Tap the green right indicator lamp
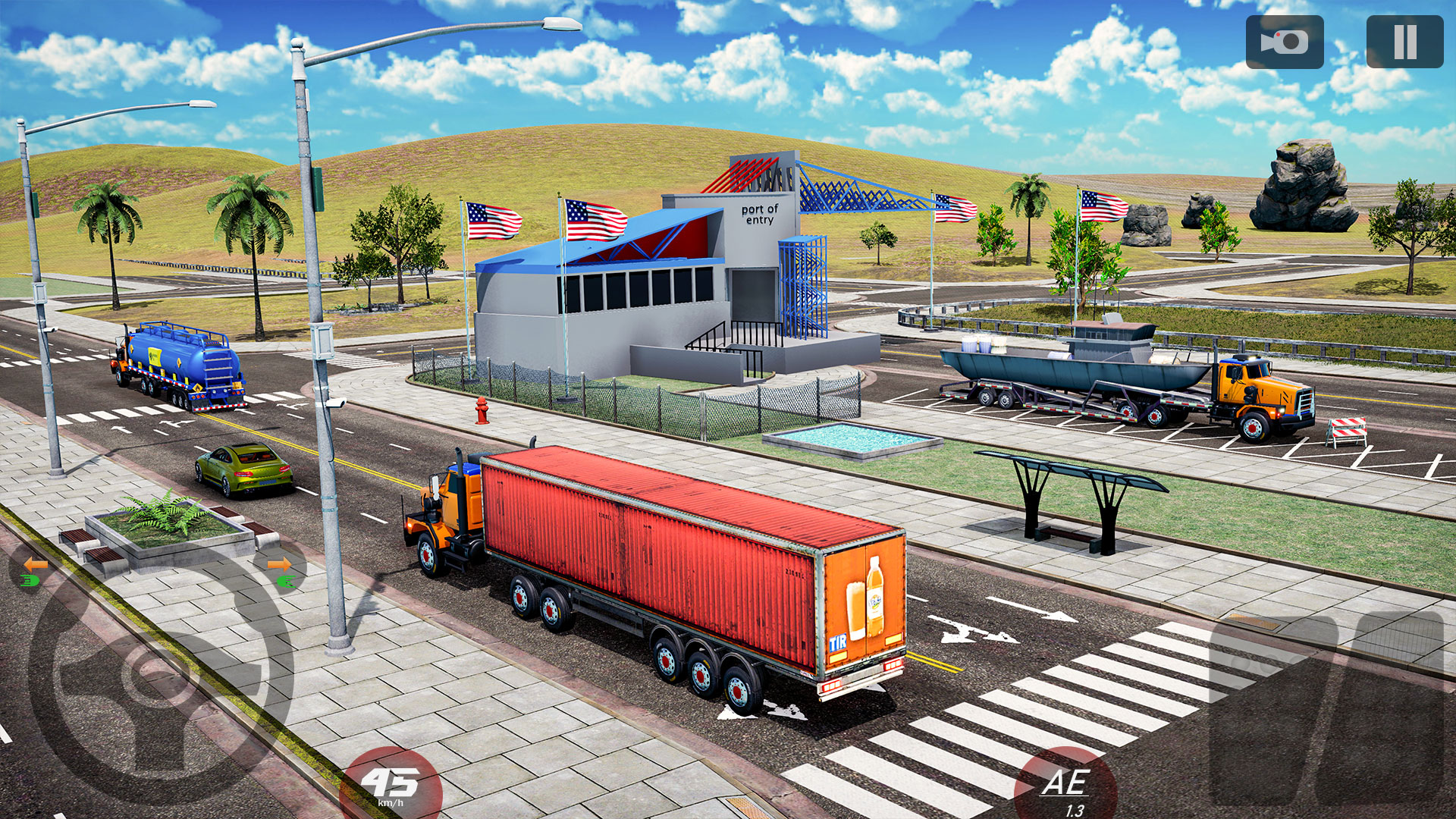The height and width of the screenshot is (819, 1456). [287, 580]
